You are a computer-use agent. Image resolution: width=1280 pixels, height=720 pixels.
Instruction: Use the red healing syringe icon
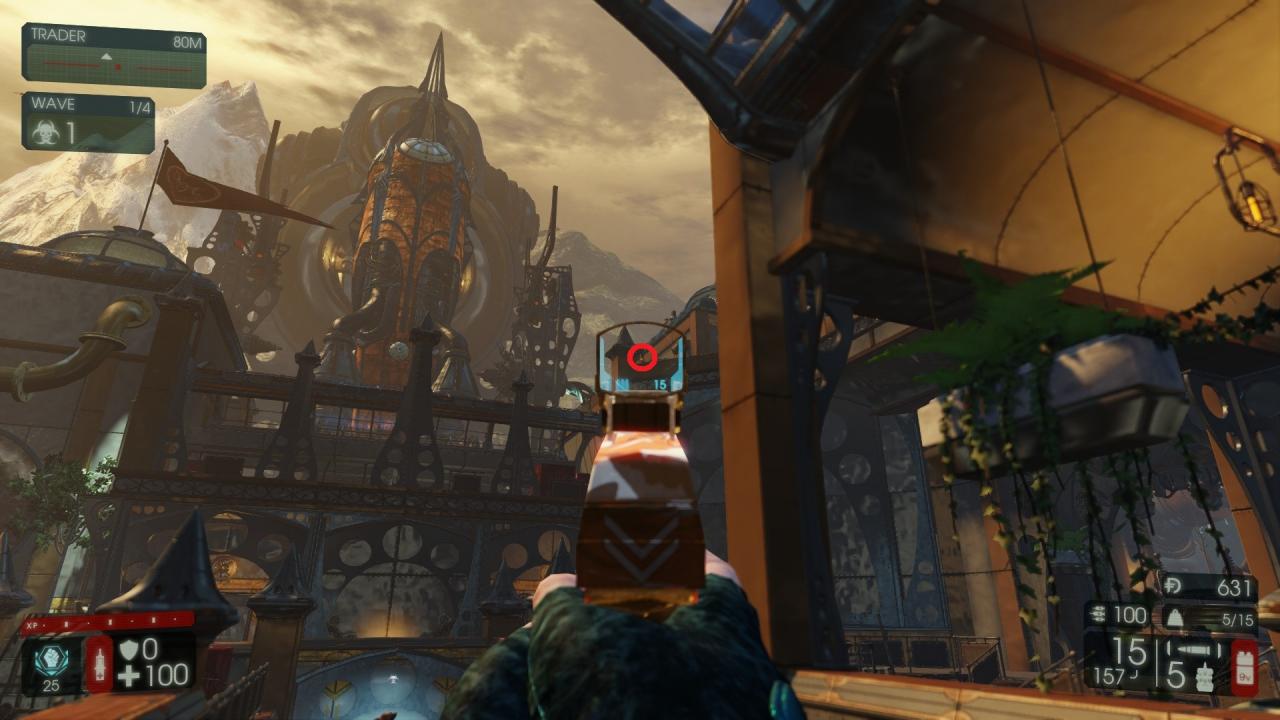point(100,662)
